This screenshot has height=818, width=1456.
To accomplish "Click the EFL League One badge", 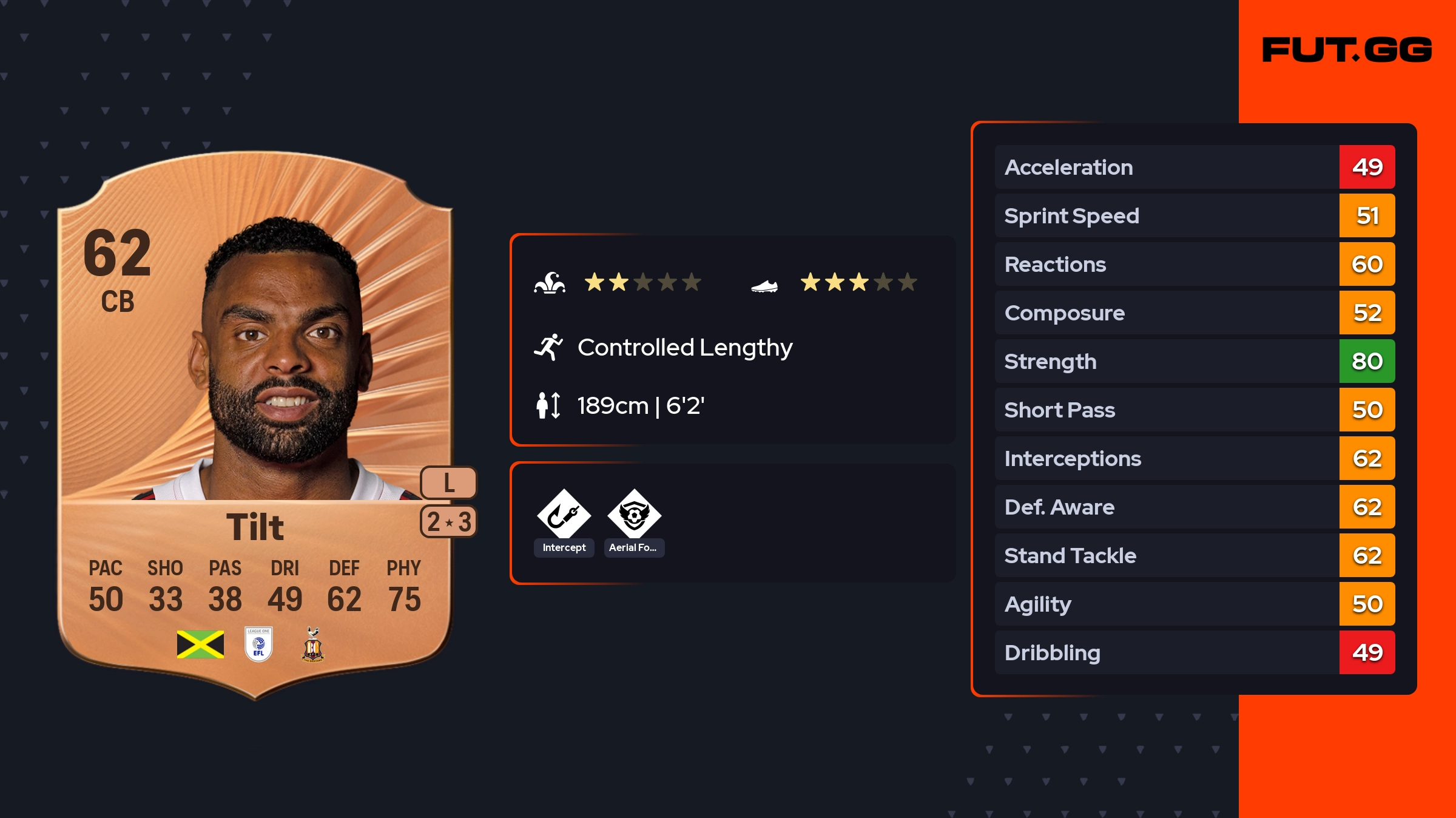I will pyautogui.click(x=258, y=644).
